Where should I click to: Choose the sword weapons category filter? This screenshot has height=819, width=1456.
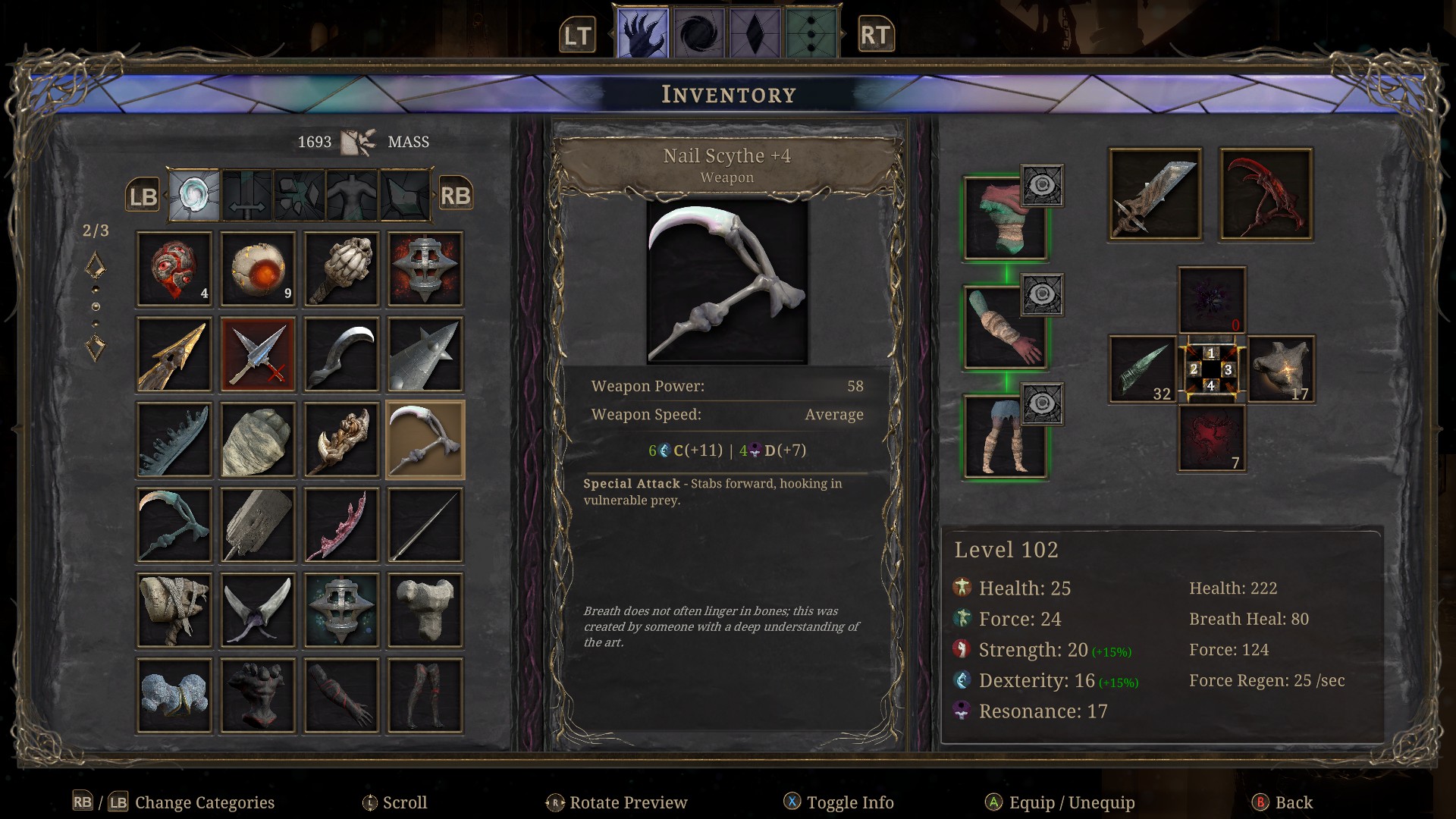[x=247, y=196]
